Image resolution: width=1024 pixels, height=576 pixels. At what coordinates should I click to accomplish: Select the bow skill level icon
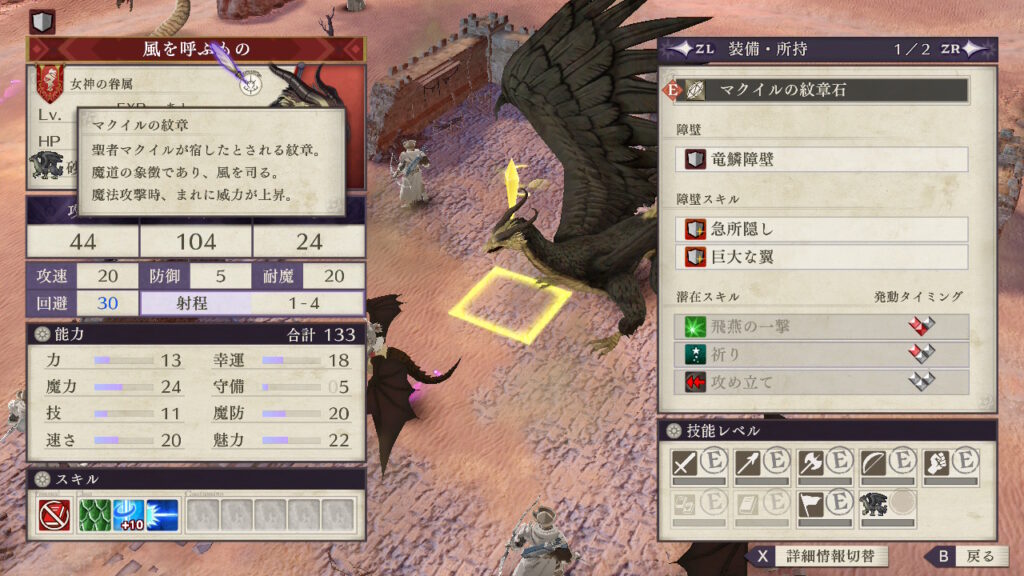(872, 463)
